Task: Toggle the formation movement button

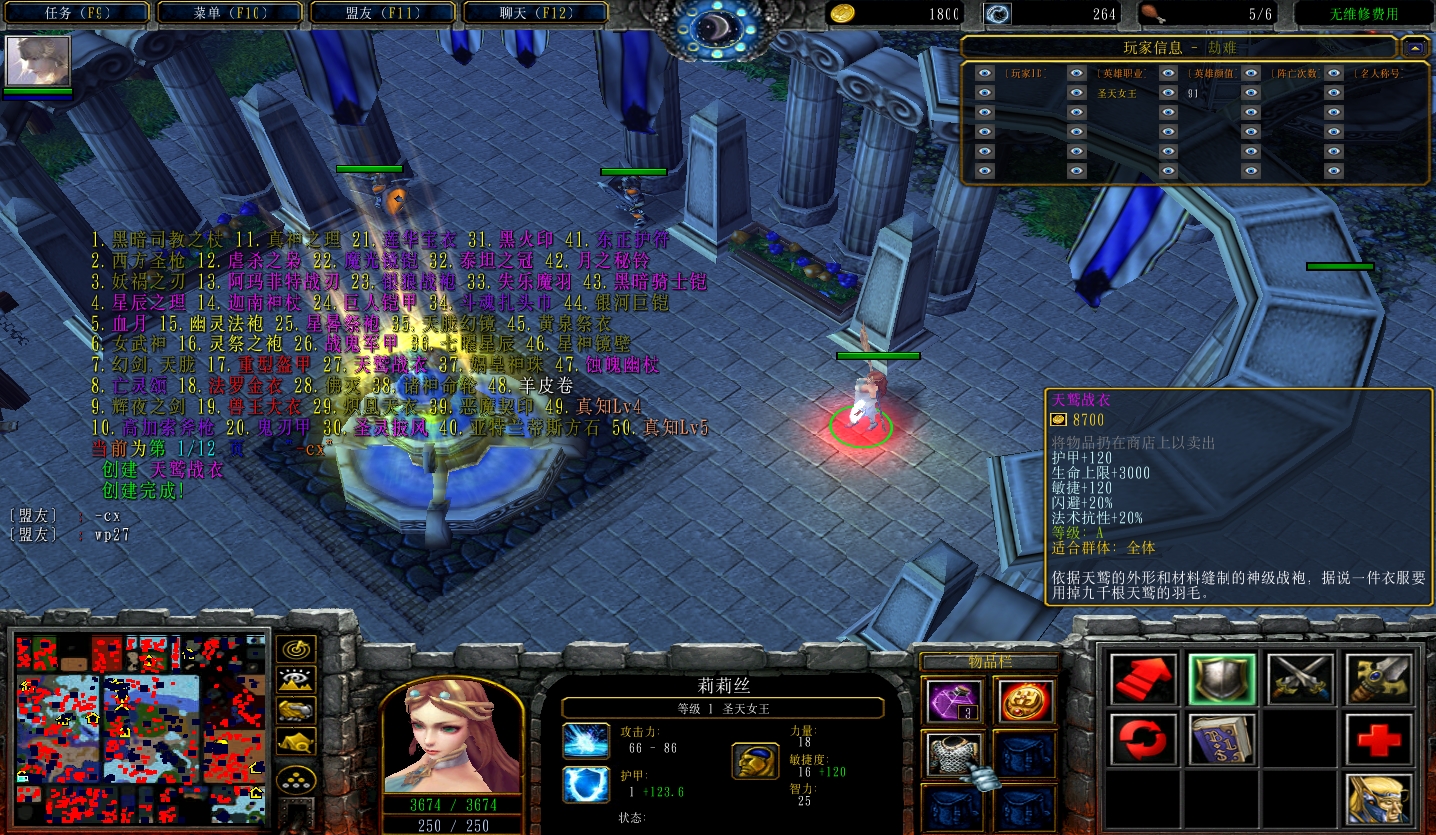Action: [x=296, y=778]
